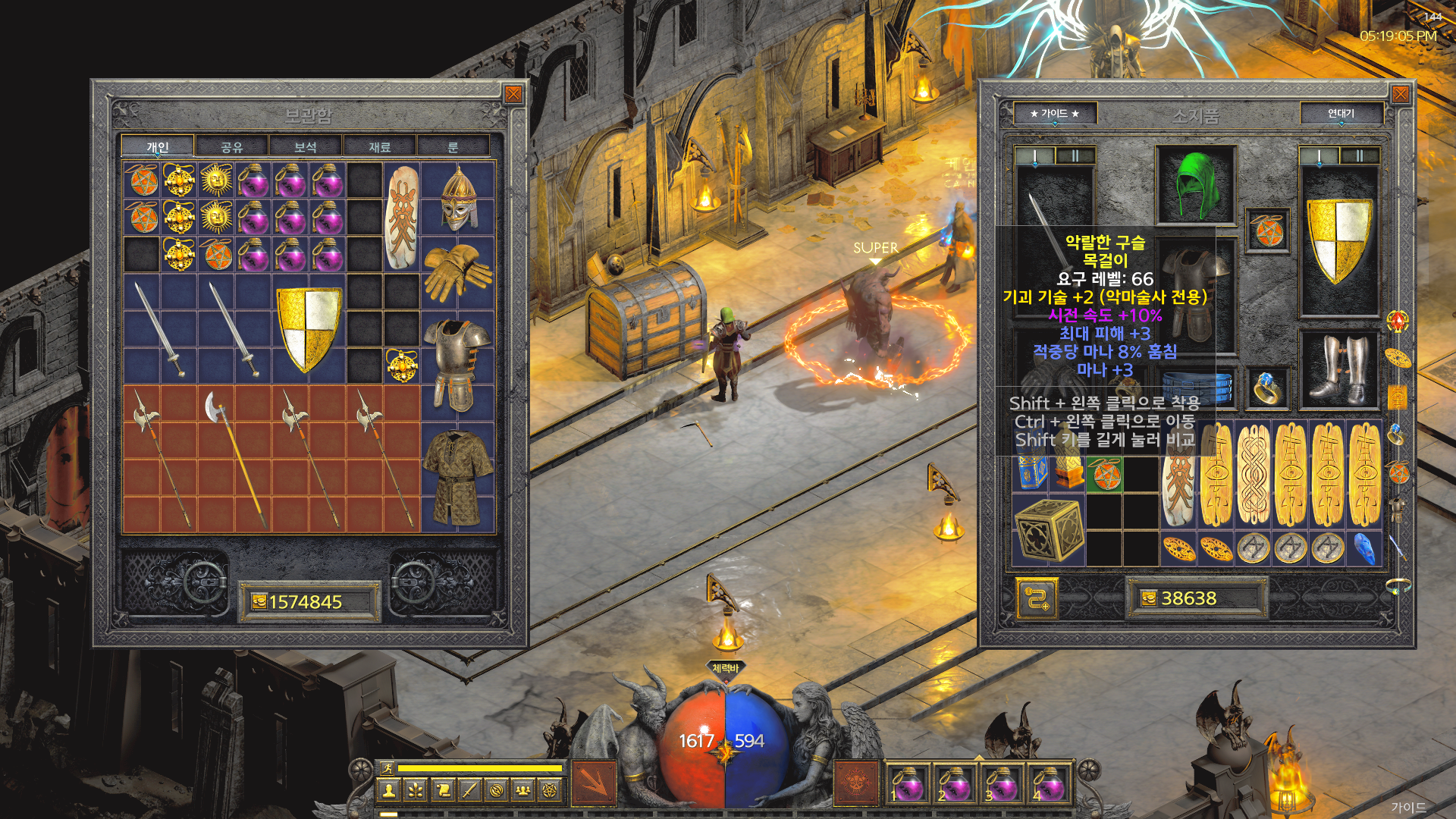Show the 룬 stash tab
Viewport: 1456px width, 819px height.
pyautogui.click(x=453, y=146)
